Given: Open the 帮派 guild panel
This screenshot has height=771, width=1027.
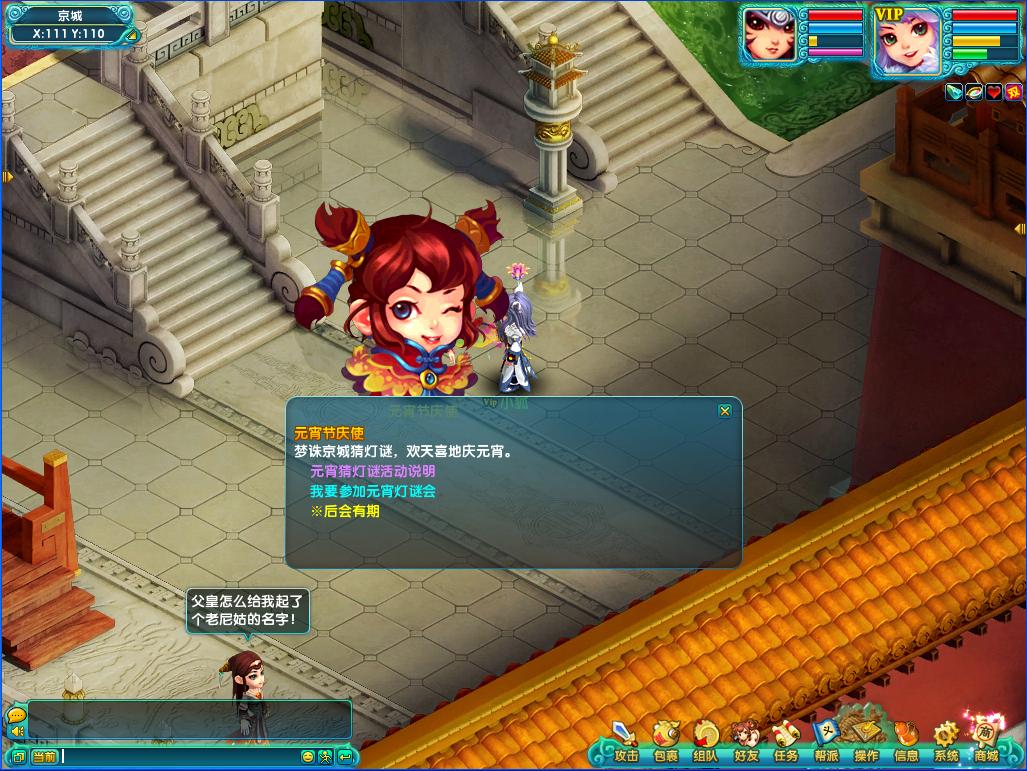Looking at the screenshot, I should [x=825, y=742].
